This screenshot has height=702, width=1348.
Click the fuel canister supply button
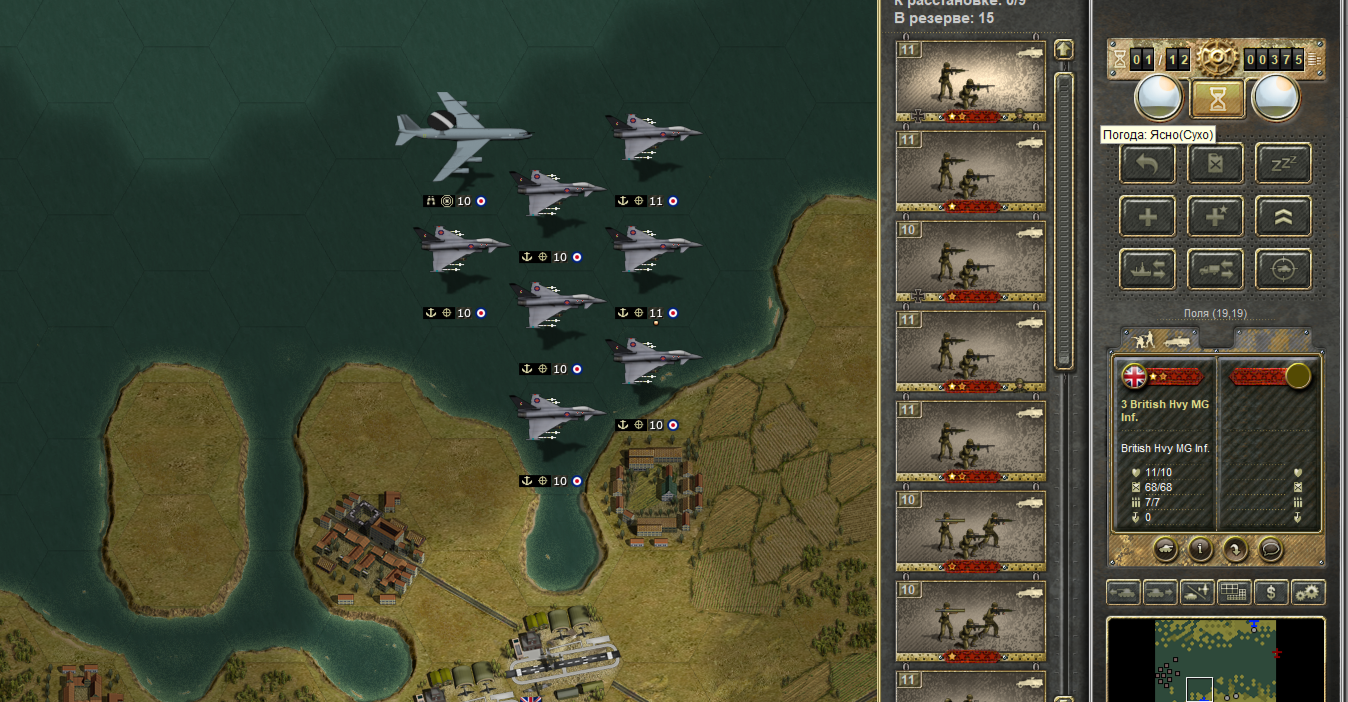pos(1215,163)
